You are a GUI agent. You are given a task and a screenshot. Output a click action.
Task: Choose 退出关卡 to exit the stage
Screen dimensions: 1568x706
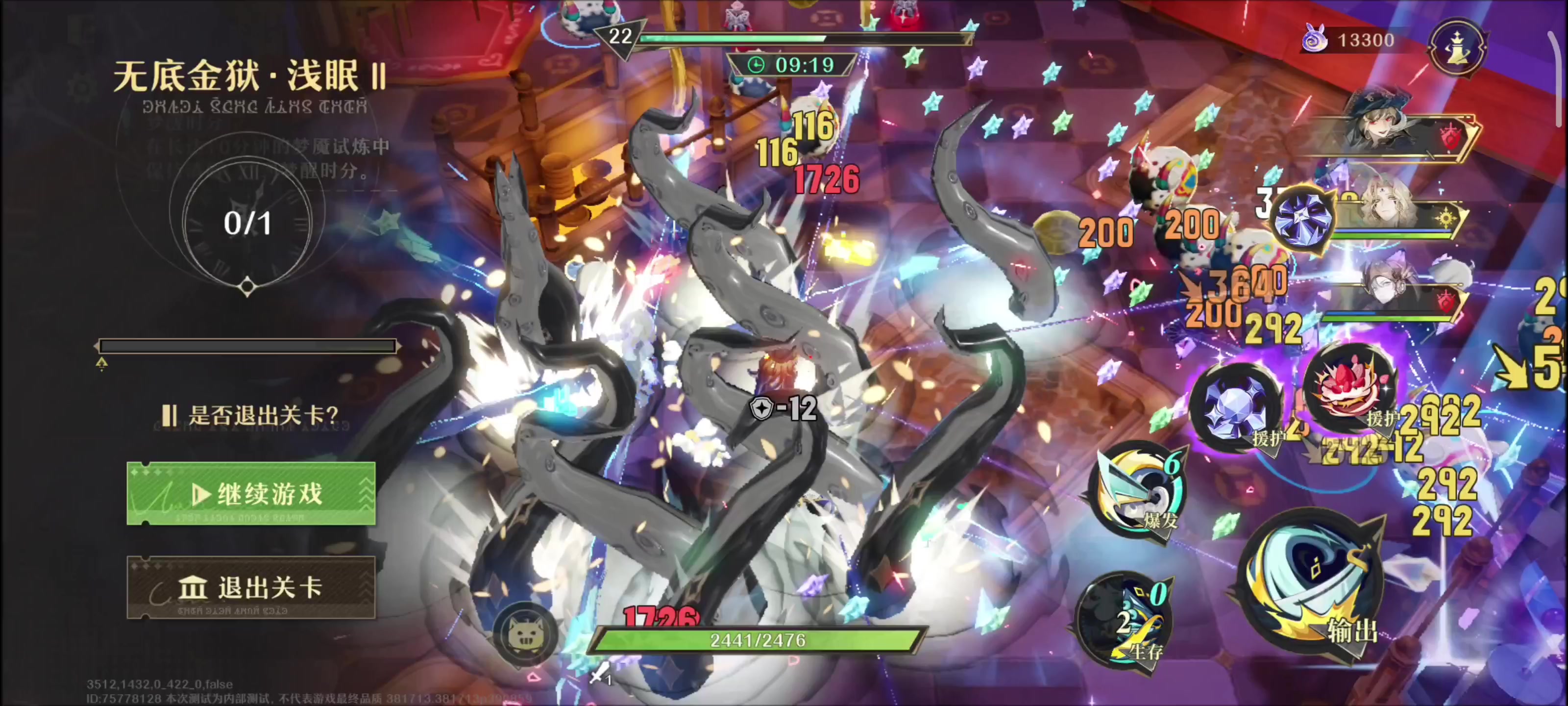251,587
